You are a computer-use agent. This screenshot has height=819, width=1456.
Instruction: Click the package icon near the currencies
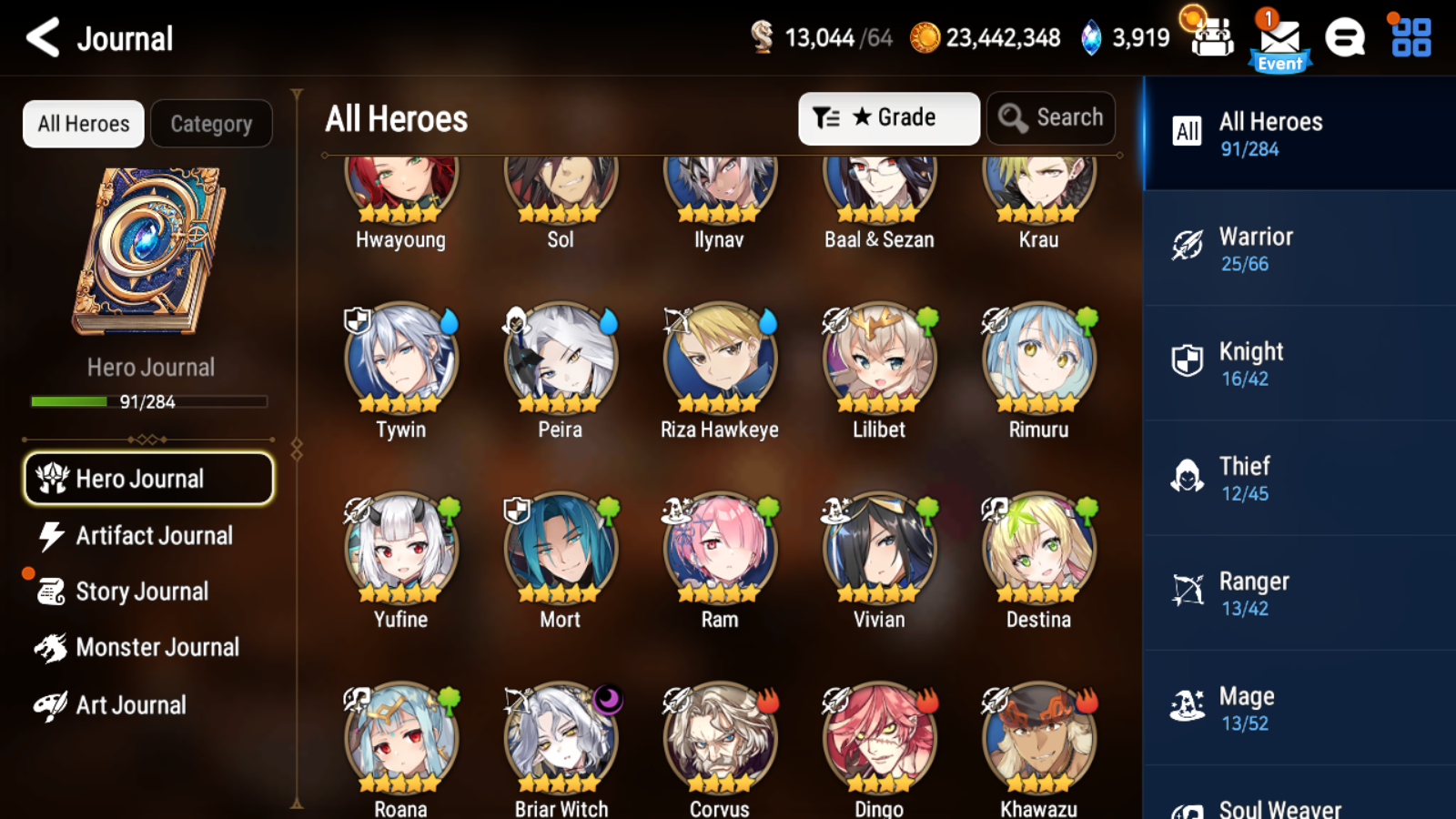click(x=1212, y=39)
